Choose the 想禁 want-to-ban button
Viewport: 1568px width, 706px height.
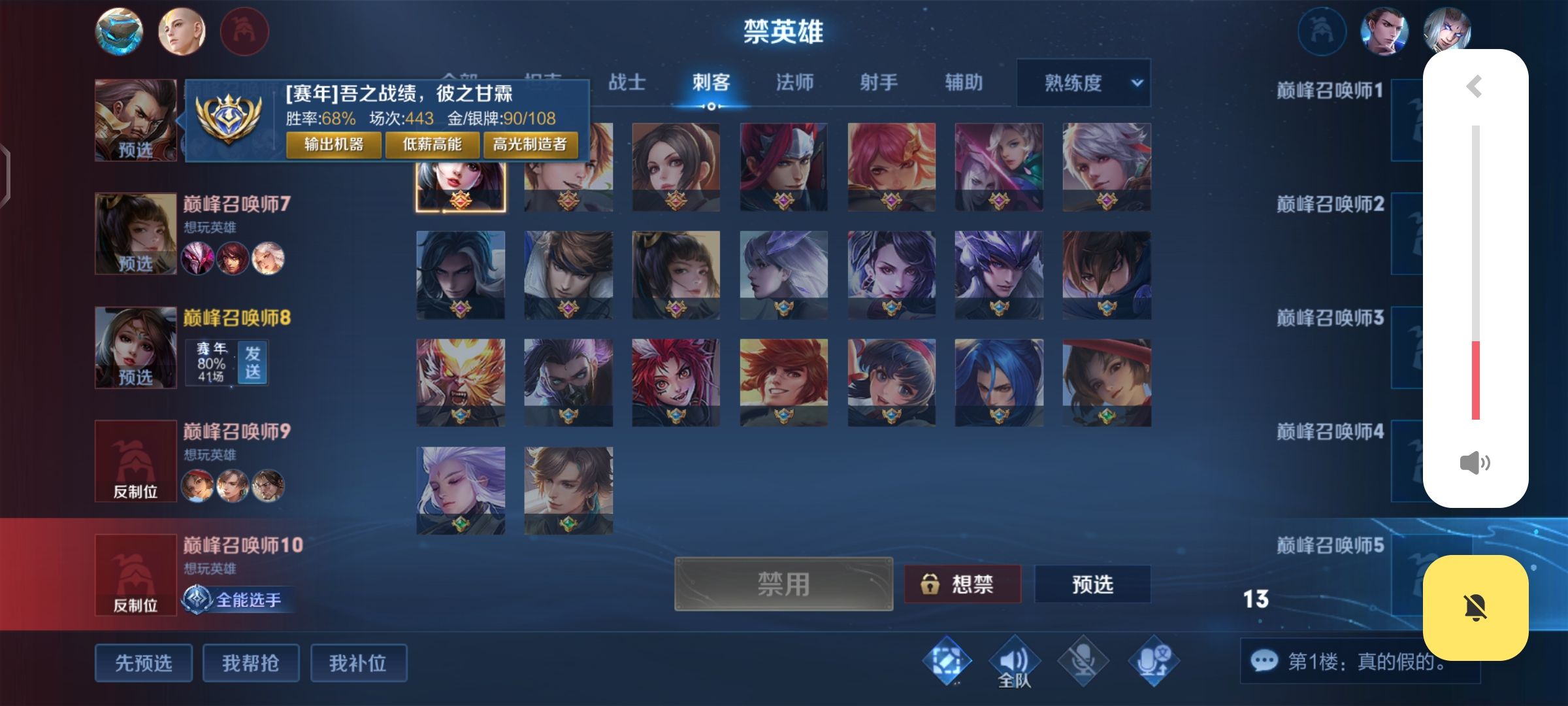[x=962, y=584]
